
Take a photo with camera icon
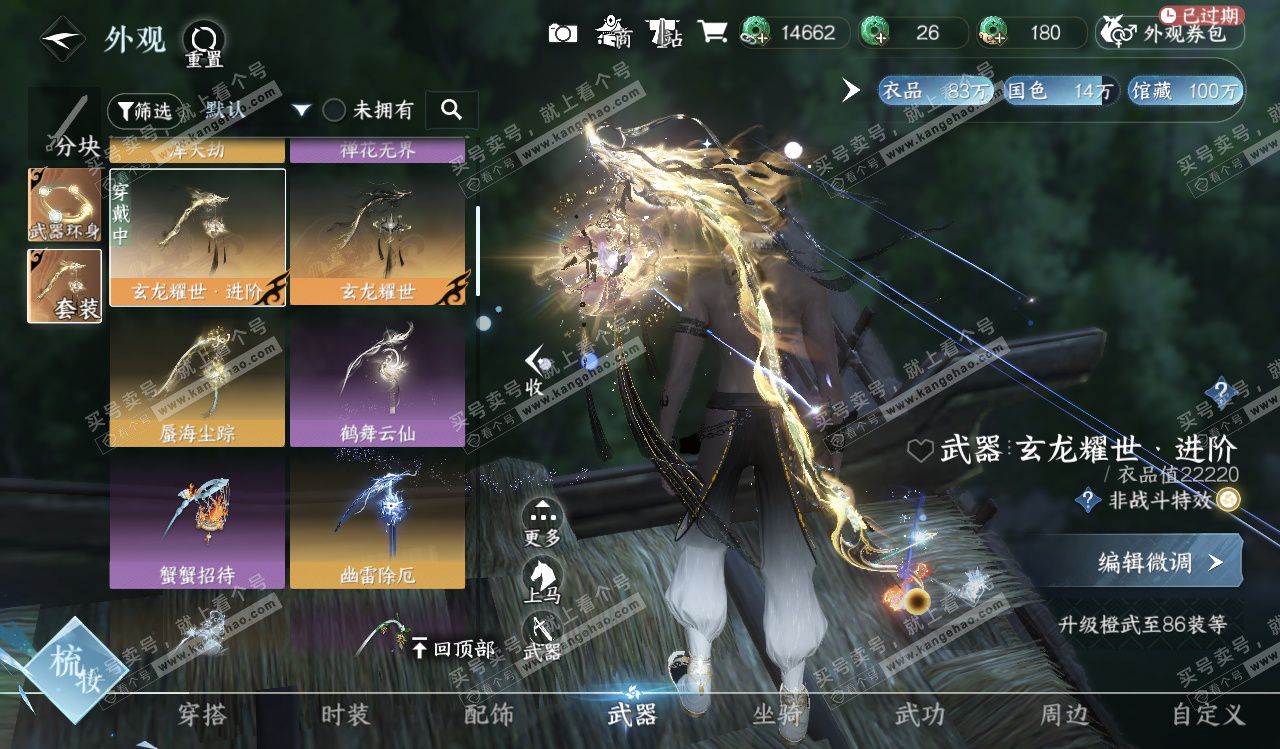coord(563,33)
